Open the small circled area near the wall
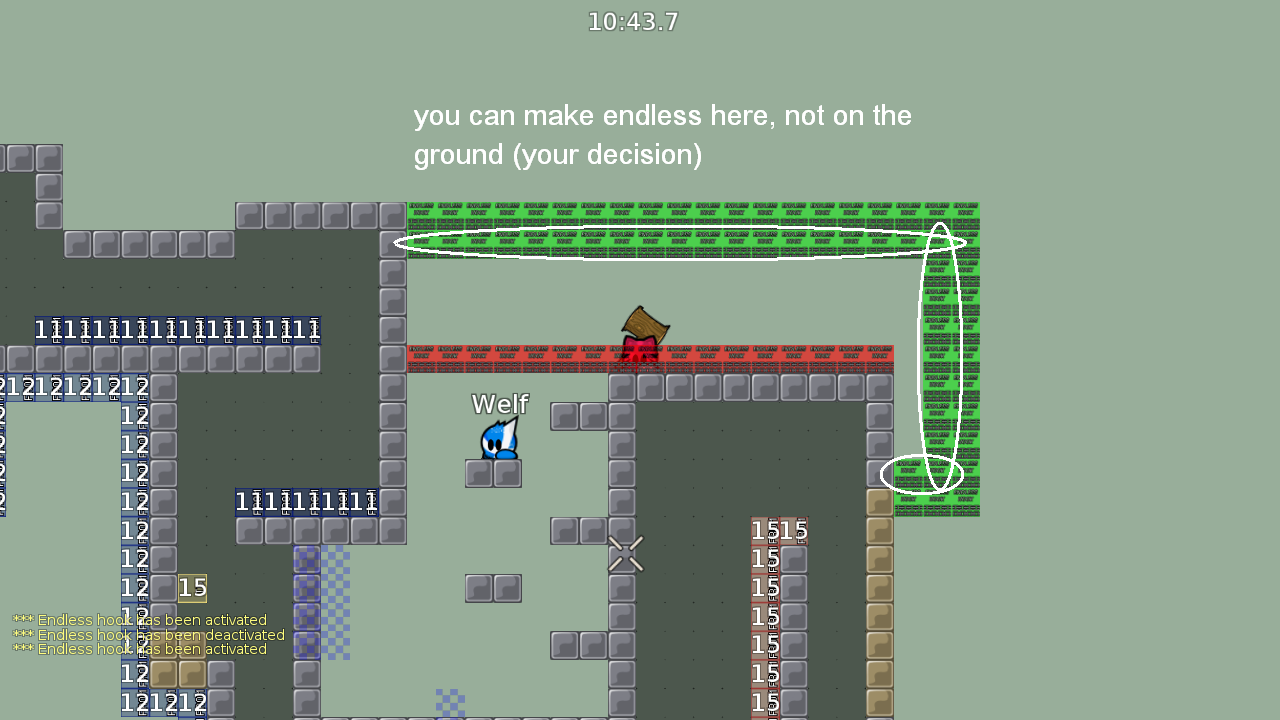Screen dimensions: 1280x720 coord(920,475)
